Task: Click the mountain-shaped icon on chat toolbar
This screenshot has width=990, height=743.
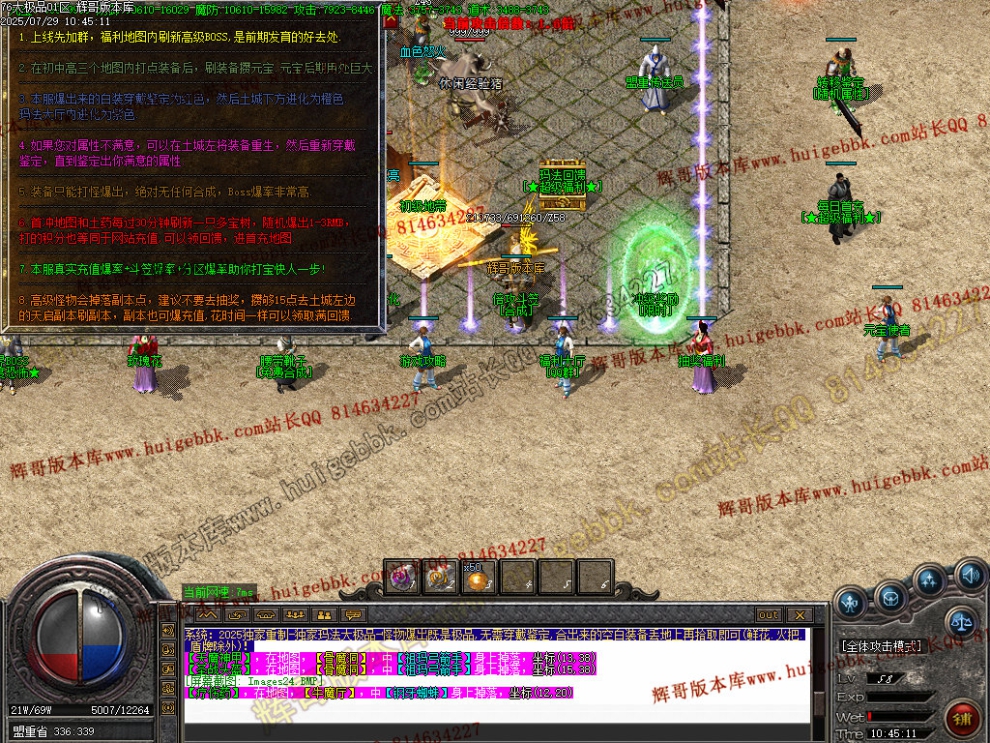Action: click(206, 614)
